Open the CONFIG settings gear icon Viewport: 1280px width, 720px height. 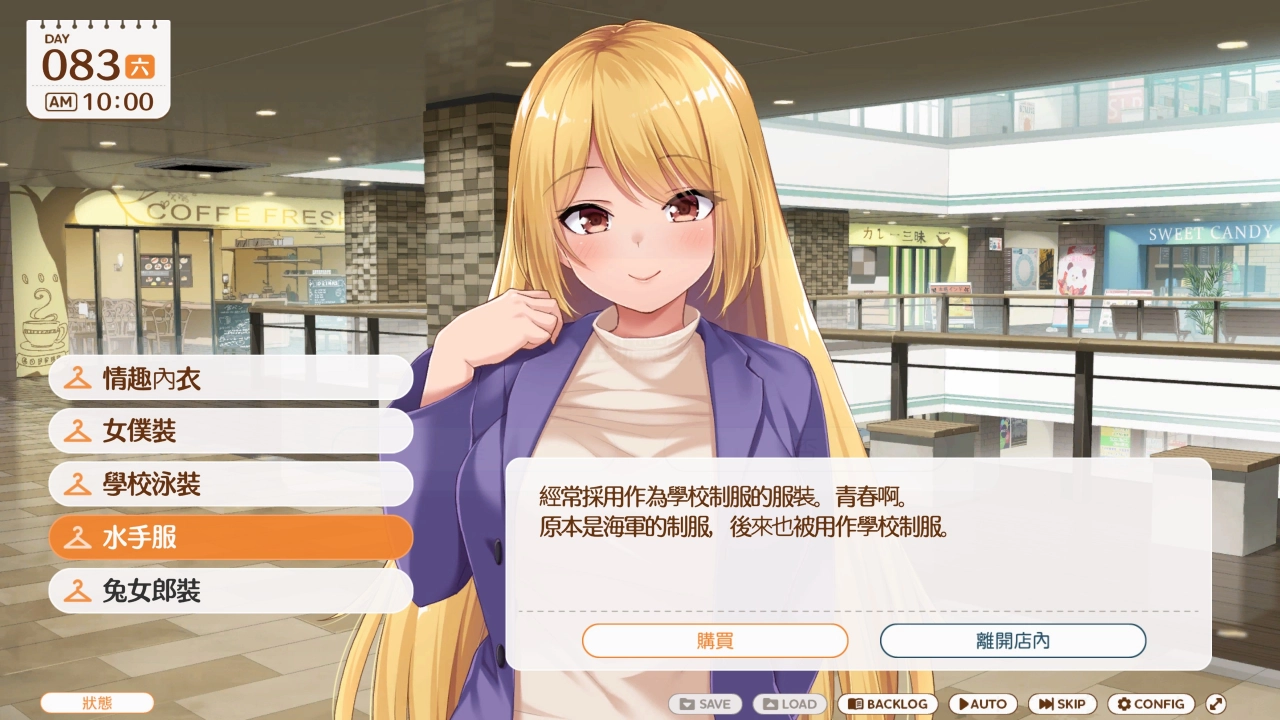[x=1124, y=704]
